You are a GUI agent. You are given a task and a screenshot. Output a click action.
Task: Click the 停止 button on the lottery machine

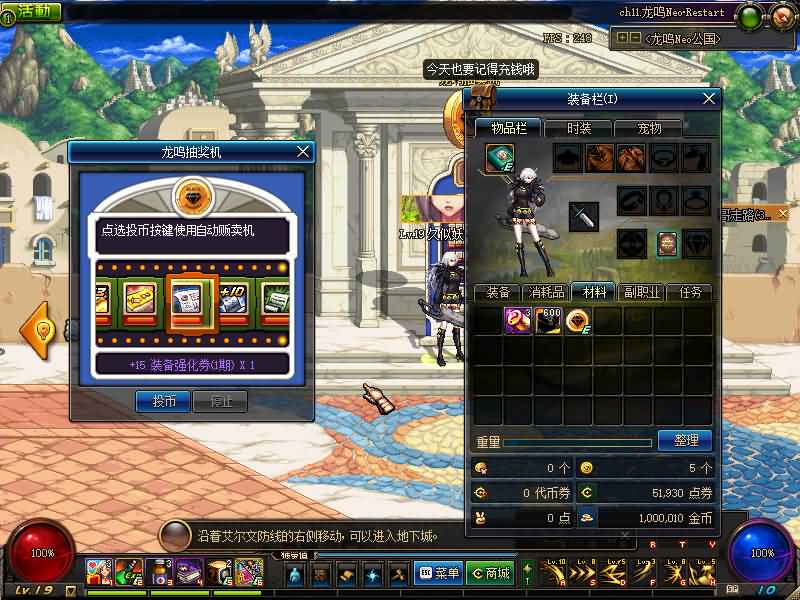click(x=221, y=401)
